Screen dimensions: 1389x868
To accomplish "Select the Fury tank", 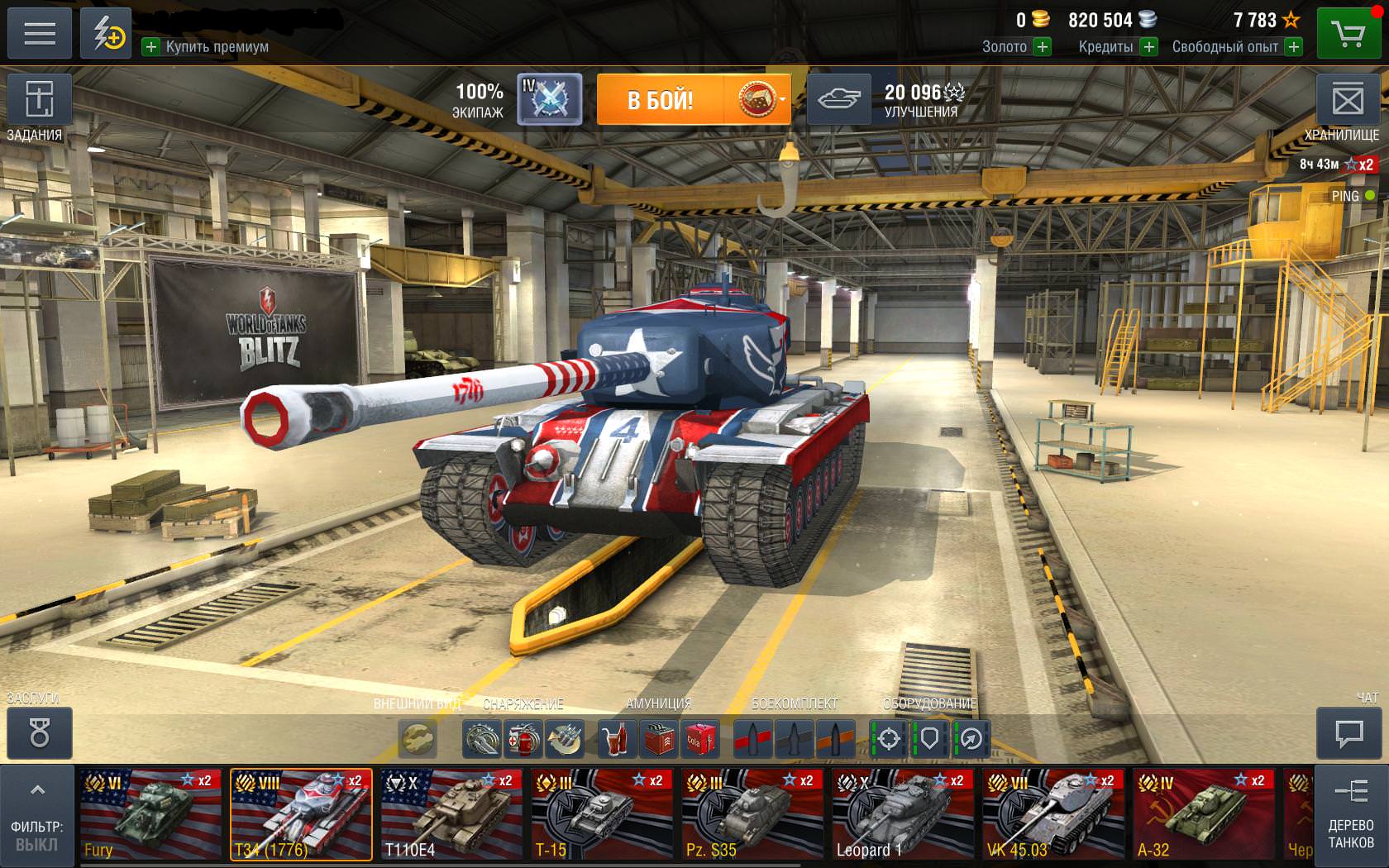I will pyautogui.click(x=150, y=816).
